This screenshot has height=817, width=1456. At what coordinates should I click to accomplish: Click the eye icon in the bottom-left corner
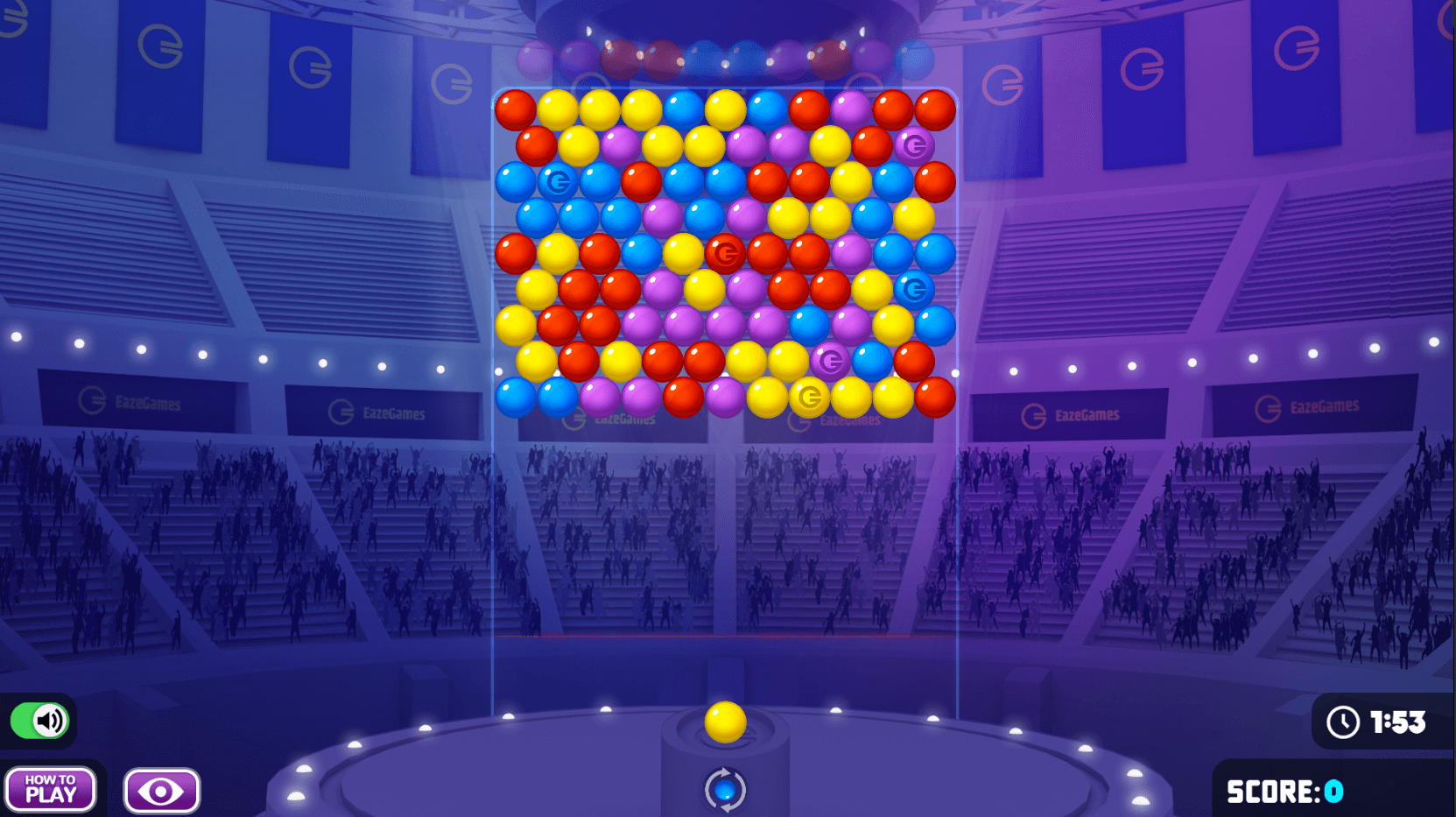(161, 789)
